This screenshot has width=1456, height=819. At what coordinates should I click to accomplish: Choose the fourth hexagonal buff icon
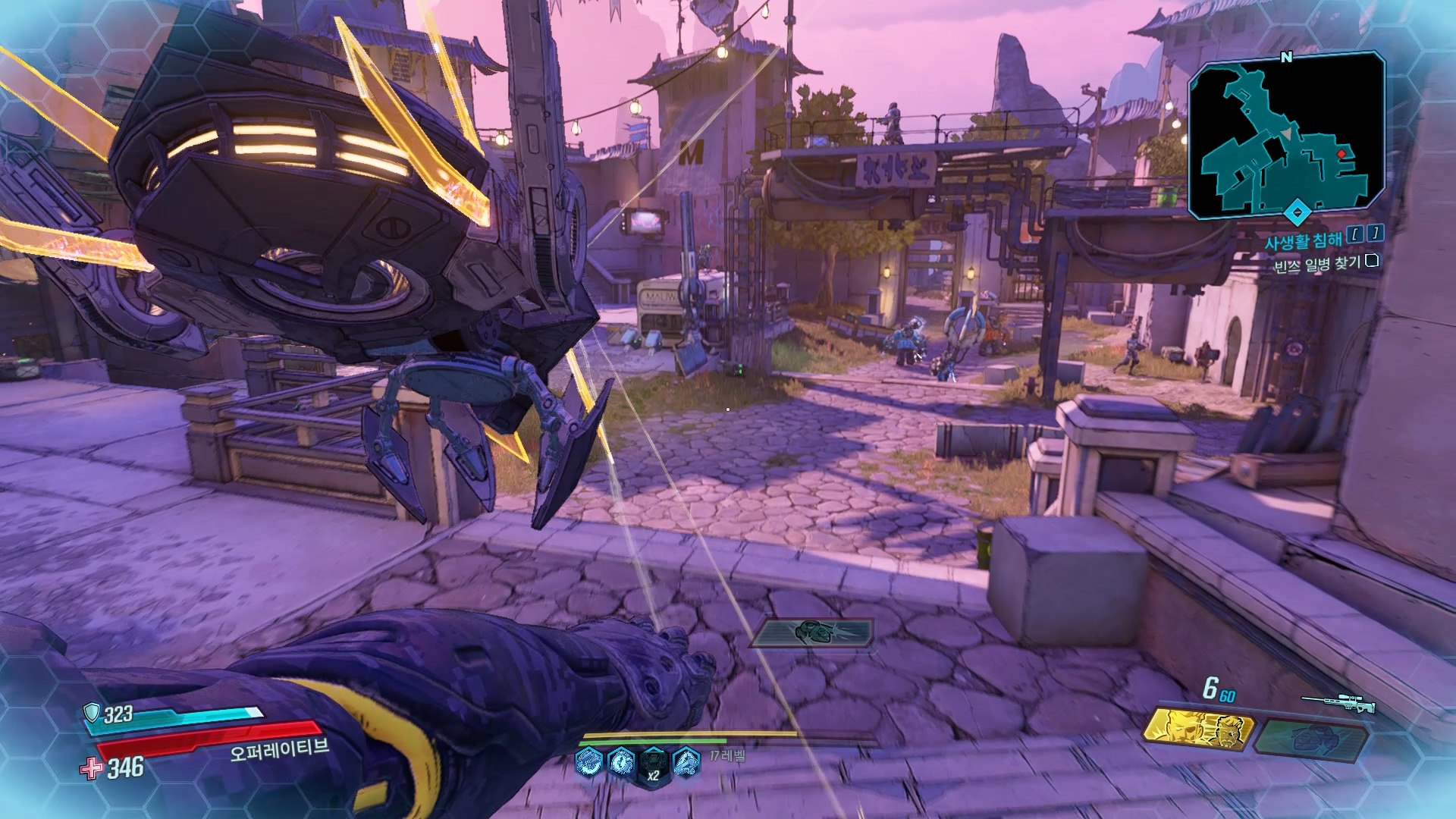(686, 761)
